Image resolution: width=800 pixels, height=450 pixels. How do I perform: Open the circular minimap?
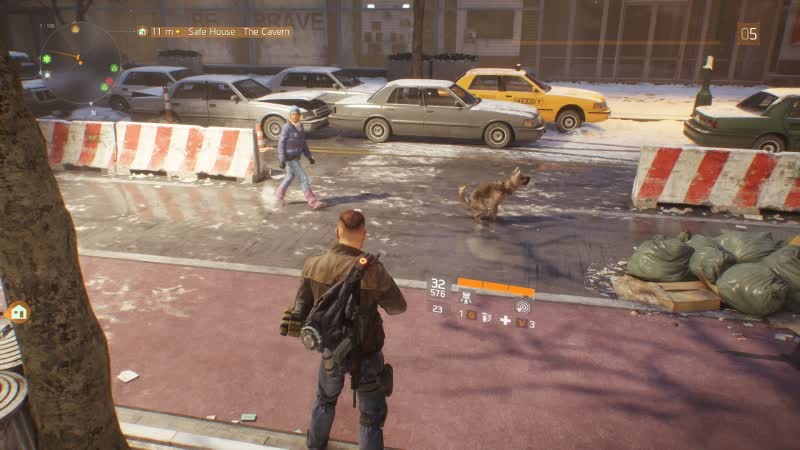point(78,62)
